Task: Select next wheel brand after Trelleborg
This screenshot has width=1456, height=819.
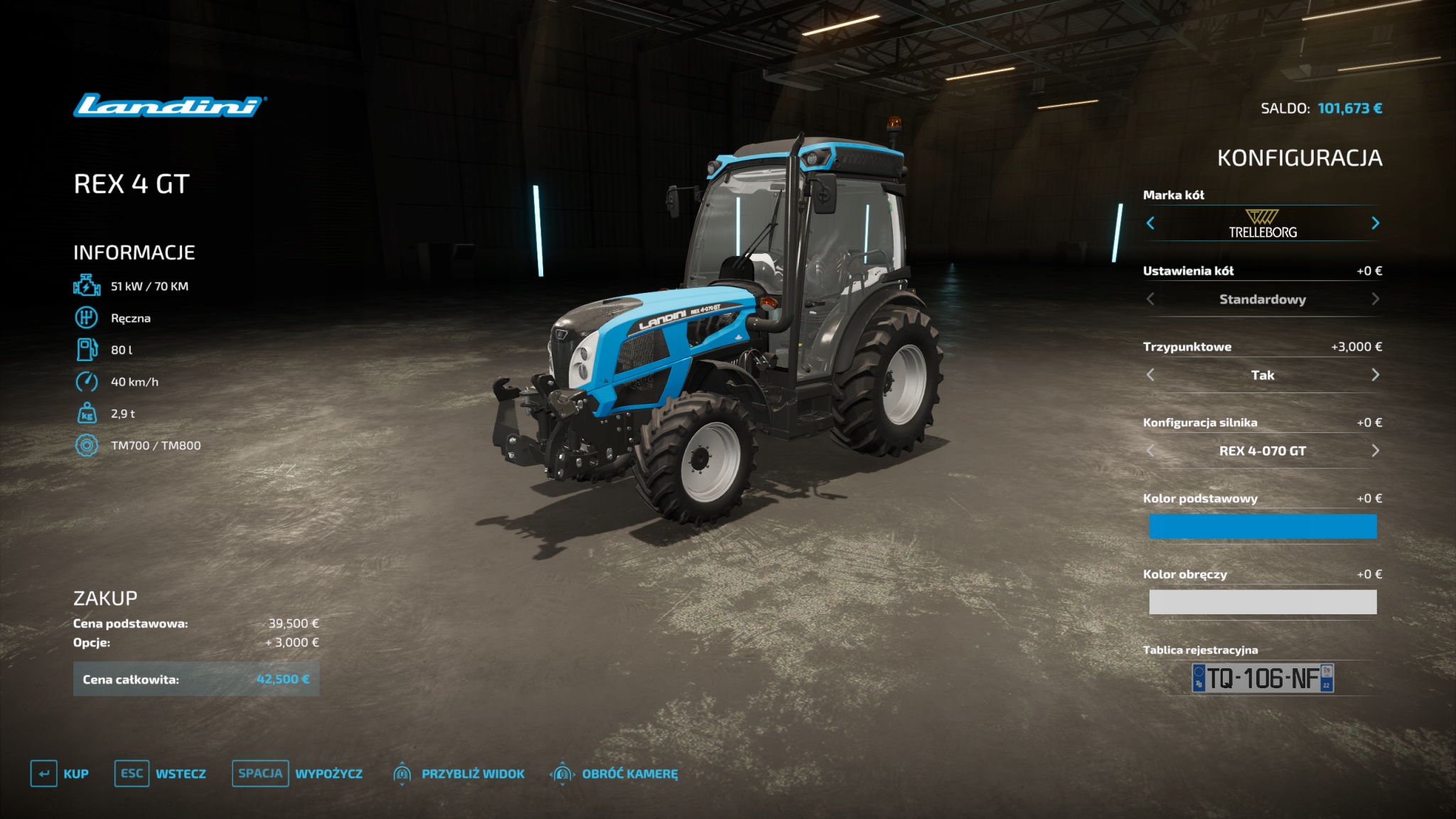Action: click(1375, 223)
